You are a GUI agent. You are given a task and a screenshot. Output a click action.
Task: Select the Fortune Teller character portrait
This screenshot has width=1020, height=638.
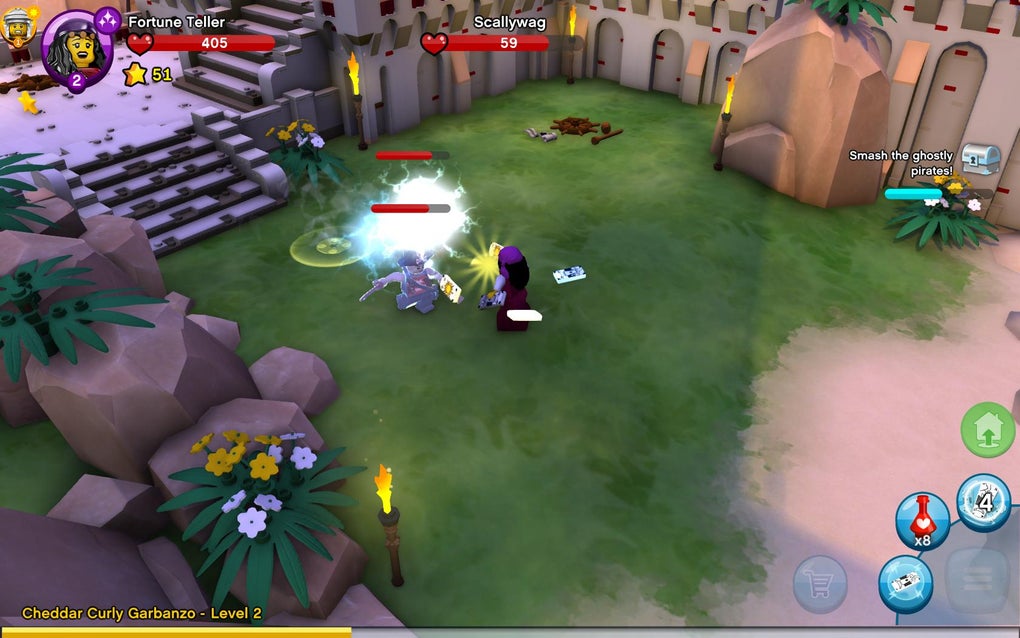[76, 46]
